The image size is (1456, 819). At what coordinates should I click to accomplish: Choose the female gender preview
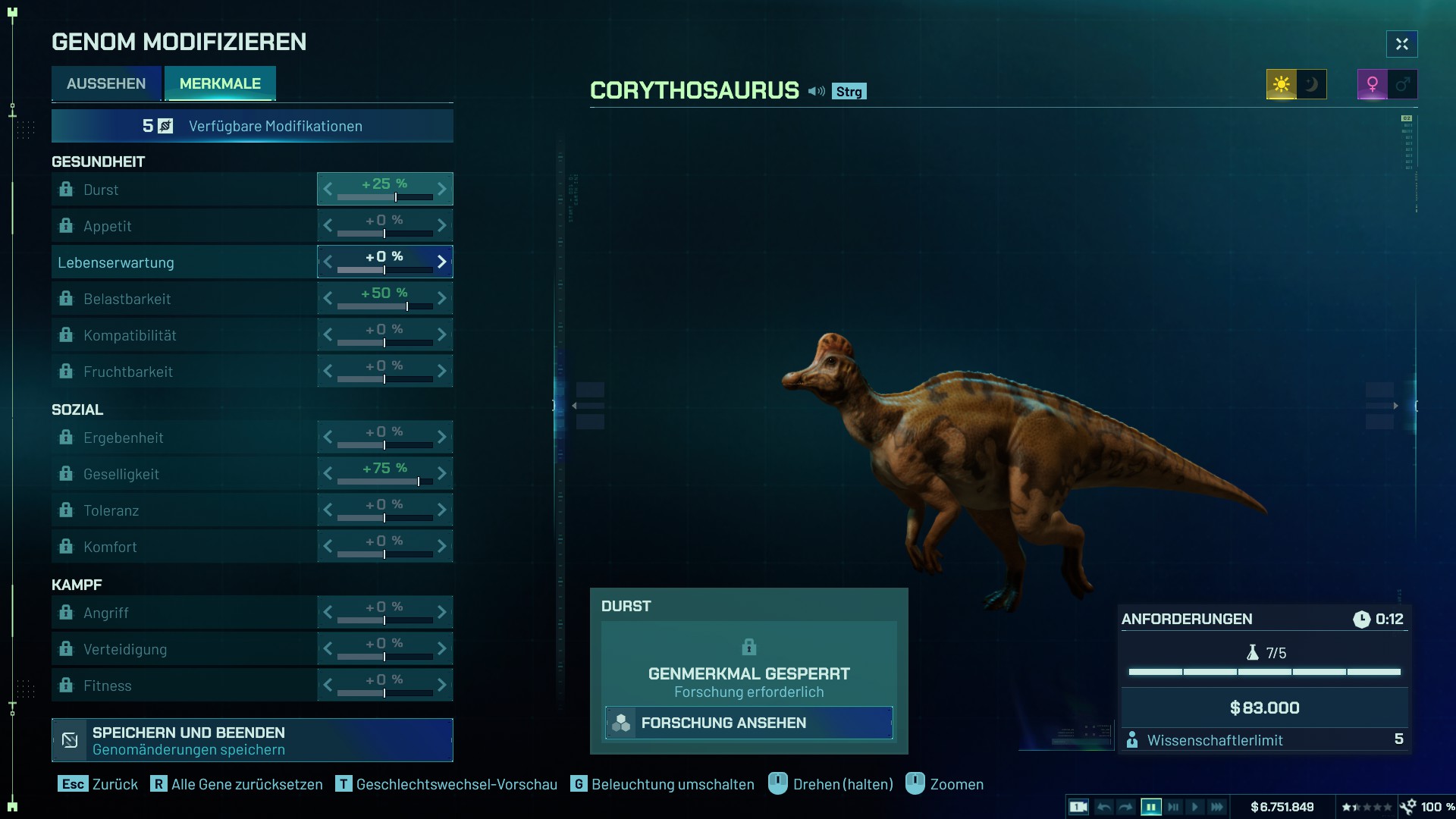coord(1373,84)
